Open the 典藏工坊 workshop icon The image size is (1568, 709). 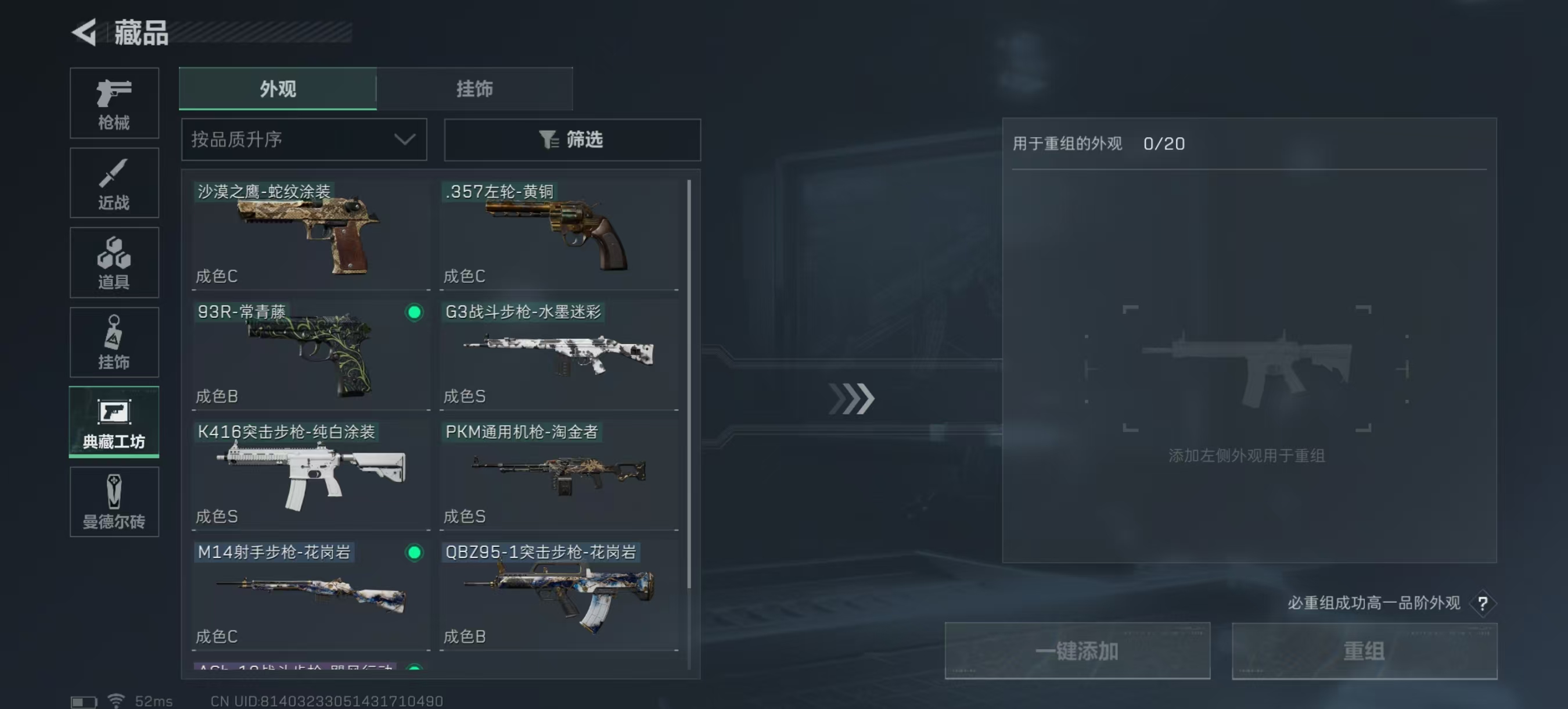114,422
